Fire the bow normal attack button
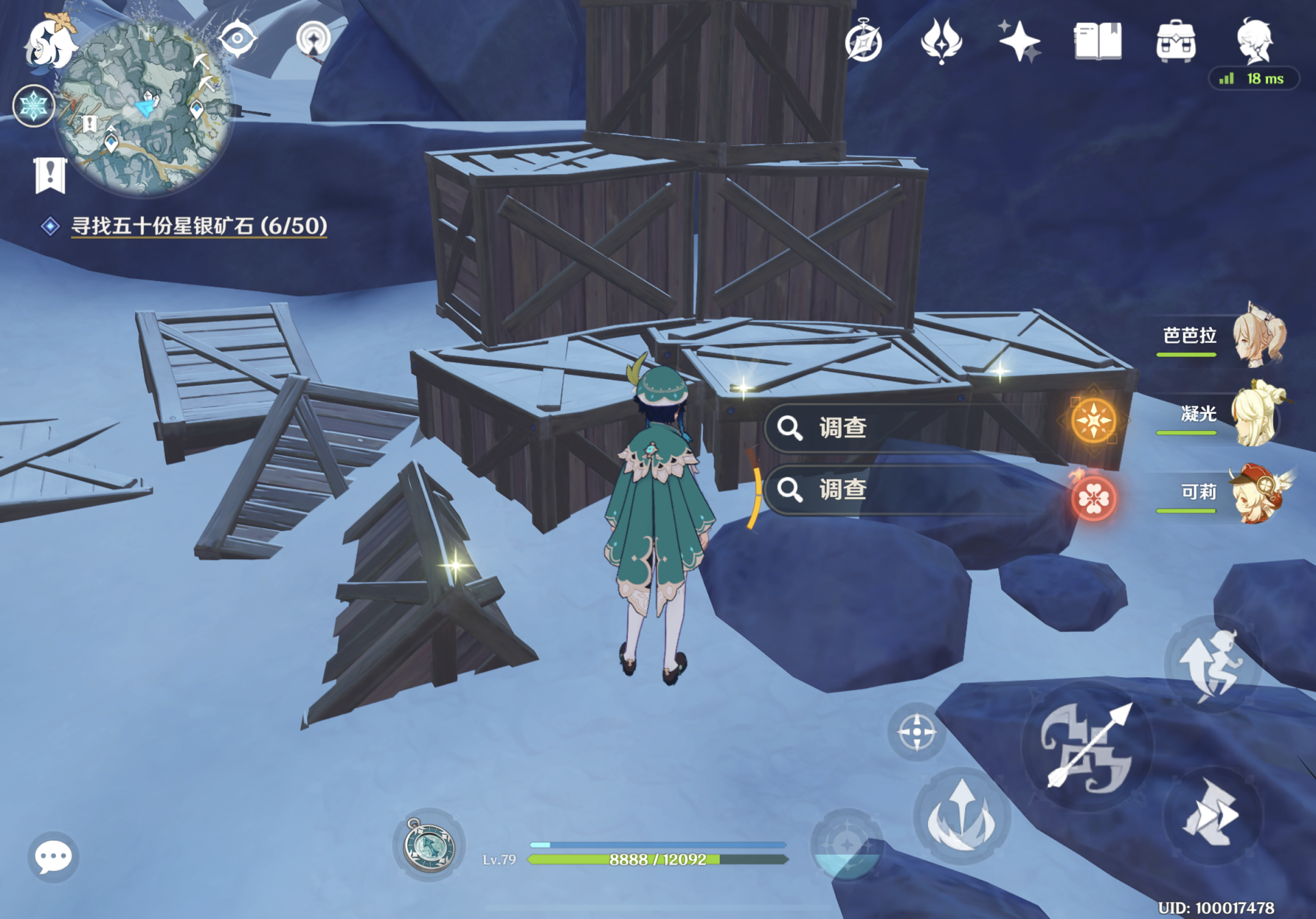Screen dimensions: 1316x919 click(1087, 747)
